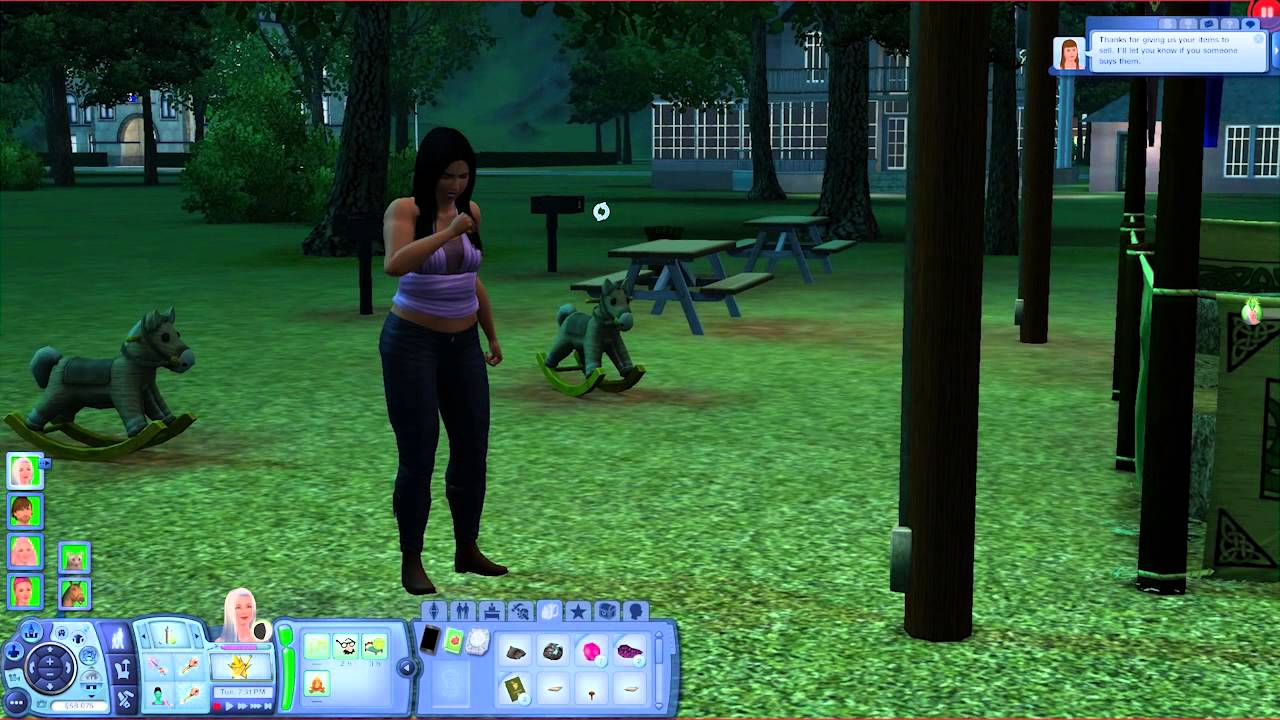Open the town Map view
1280x720 pixels.
pyautogui.click(x=32, y=629)
